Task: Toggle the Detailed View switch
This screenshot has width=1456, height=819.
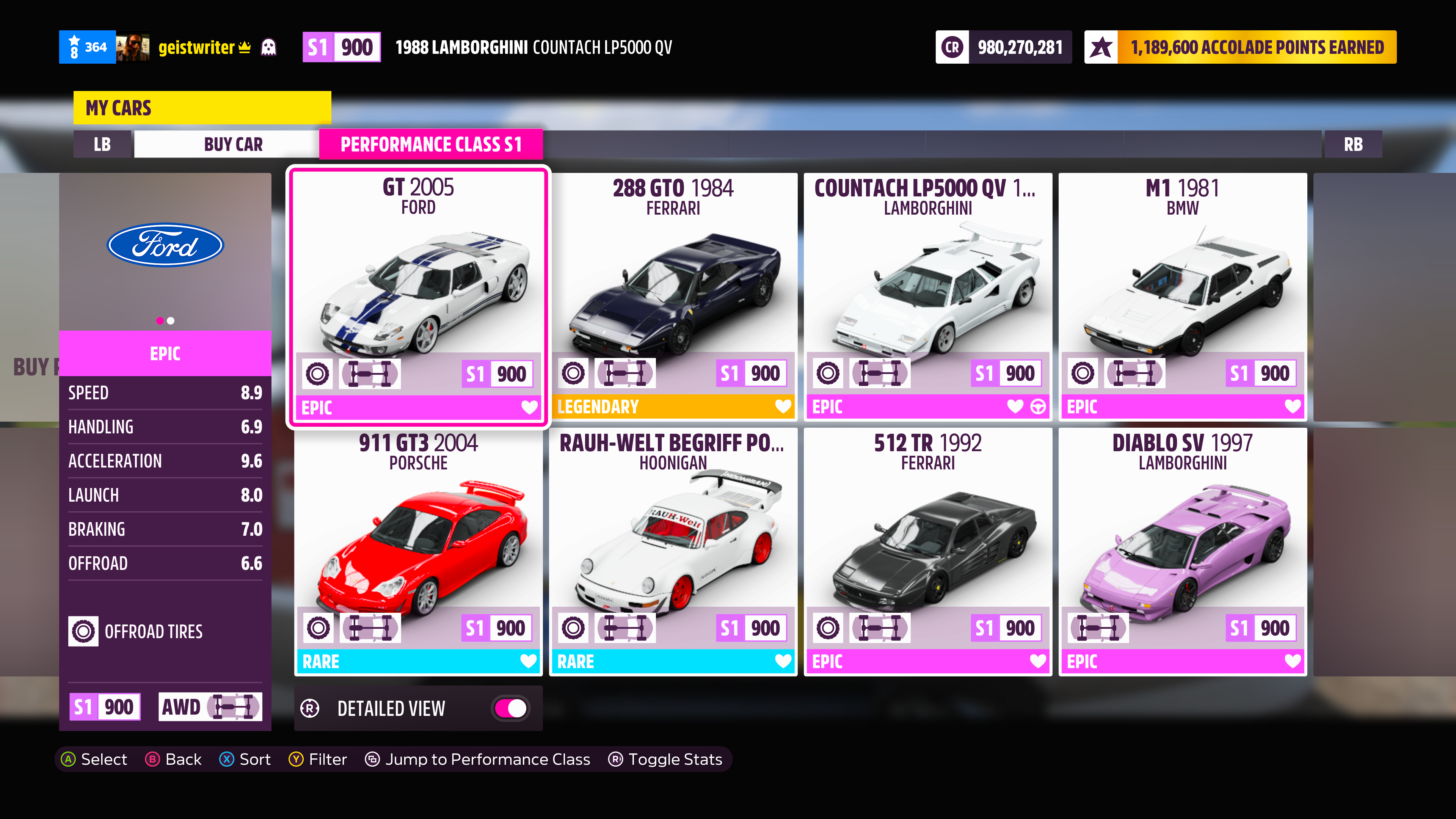Action: point(510,708)
